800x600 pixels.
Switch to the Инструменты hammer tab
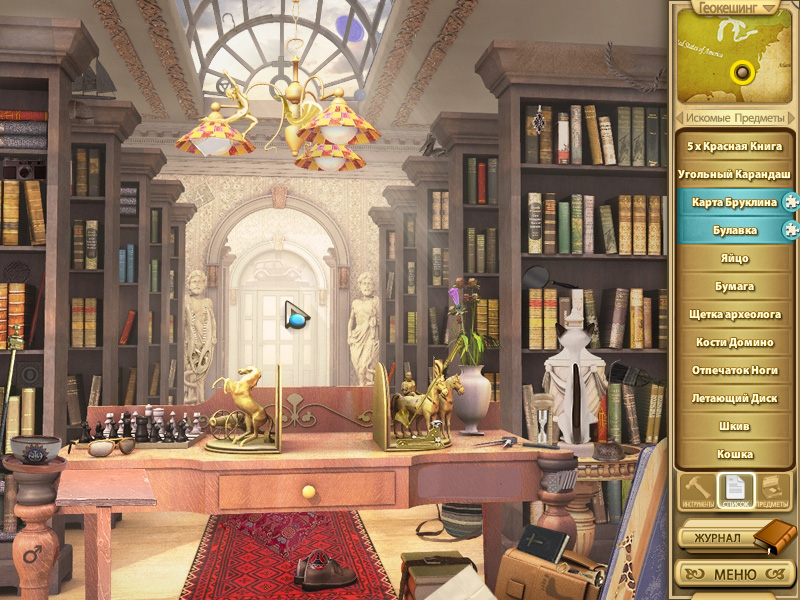696,491
